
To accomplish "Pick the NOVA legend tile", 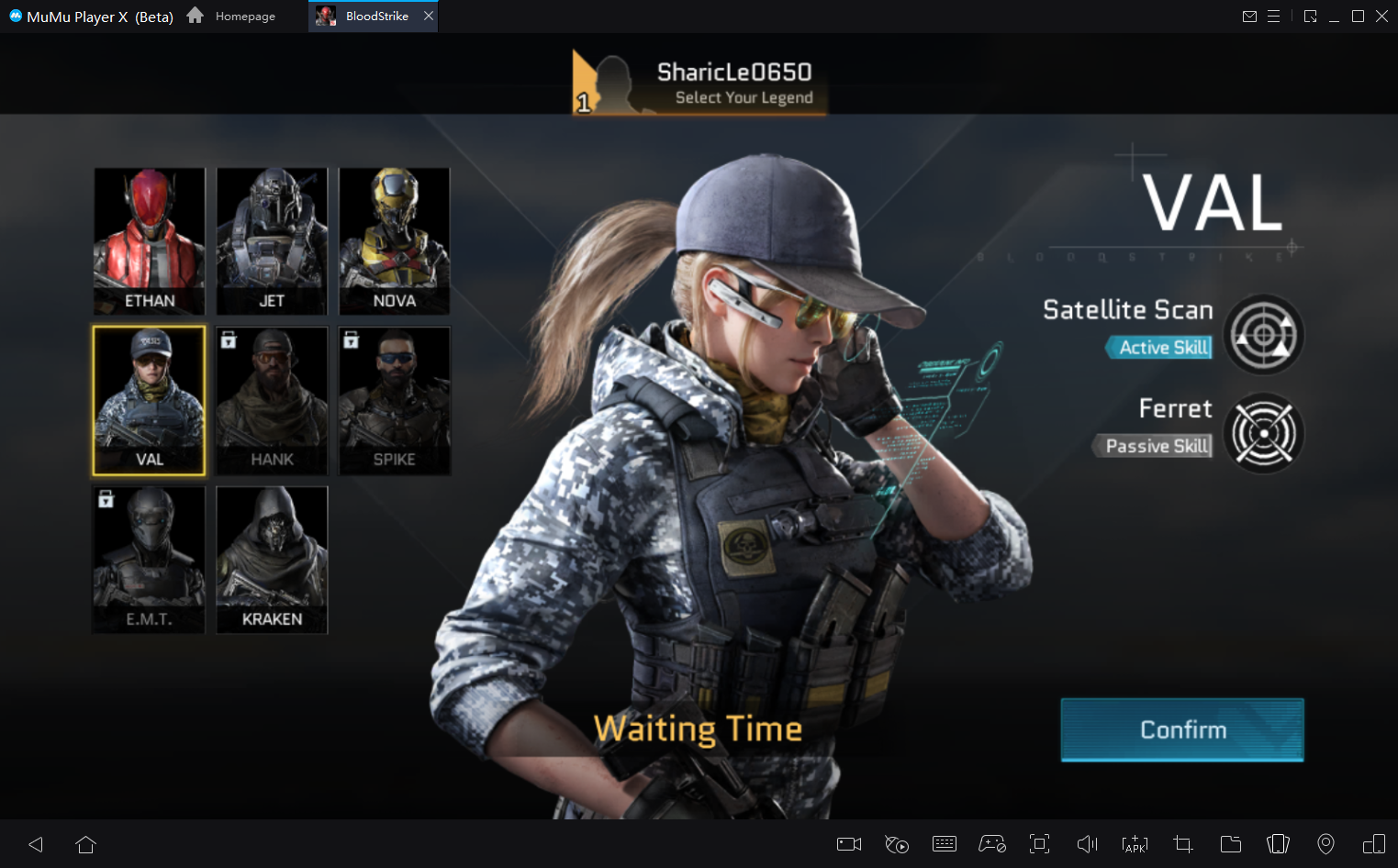I will tap(395, 240).
